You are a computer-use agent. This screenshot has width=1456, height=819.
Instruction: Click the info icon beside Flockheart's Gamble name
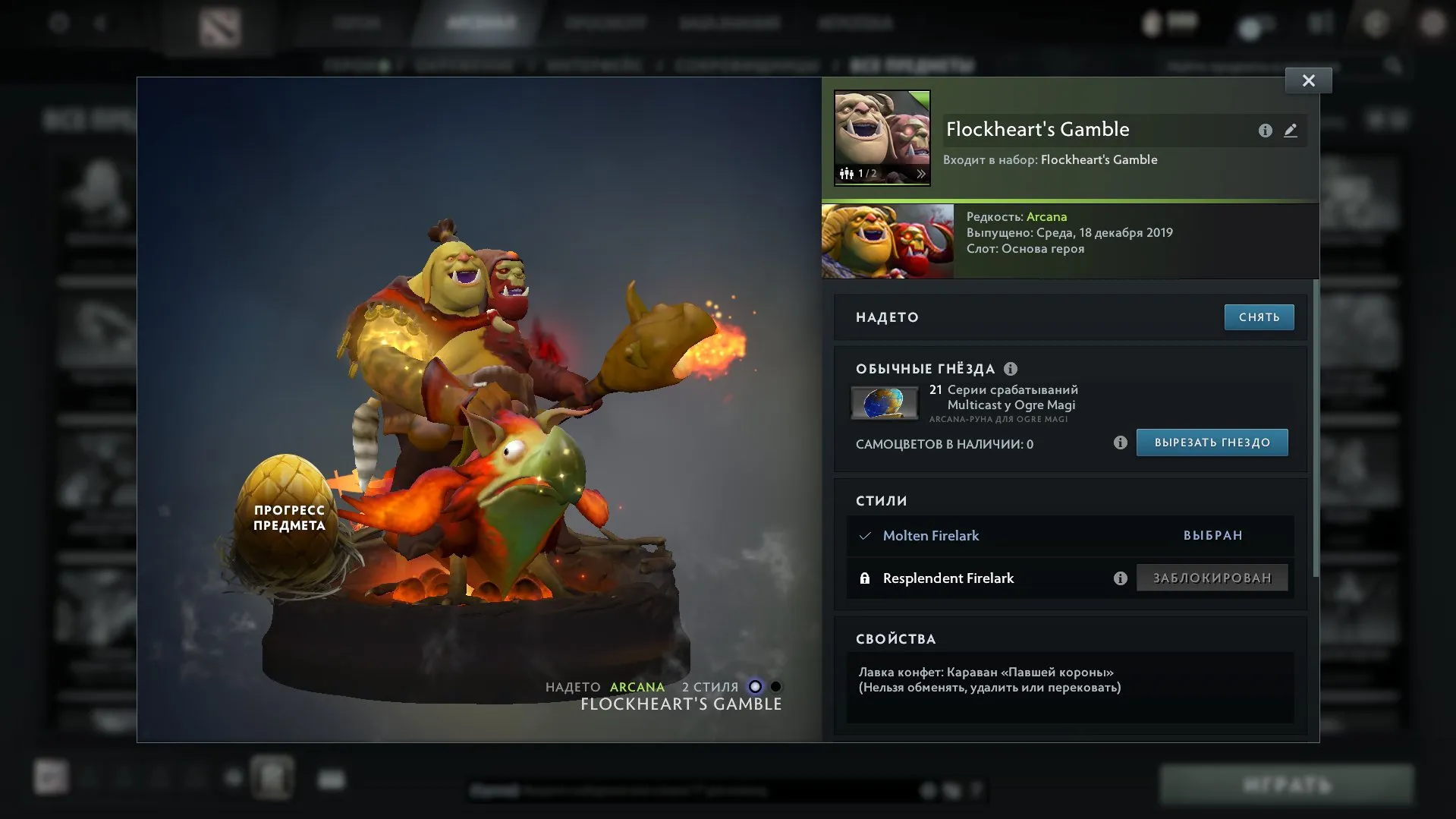point(1264,131)
